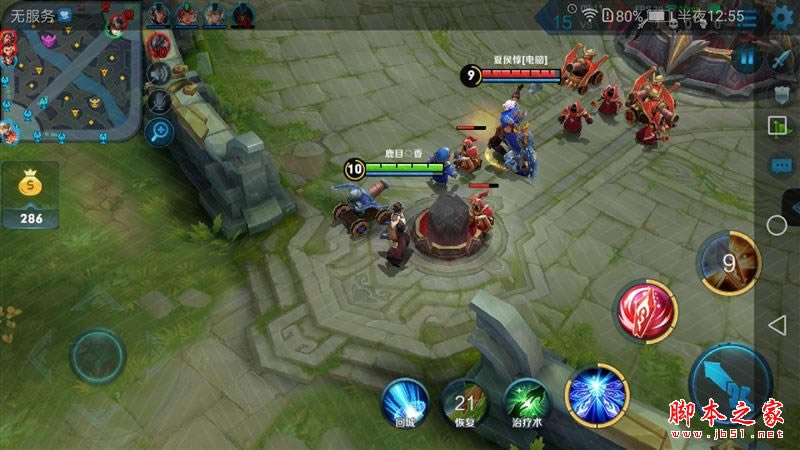Click the magnifier zoom button beside minimap

pos(158,130)
